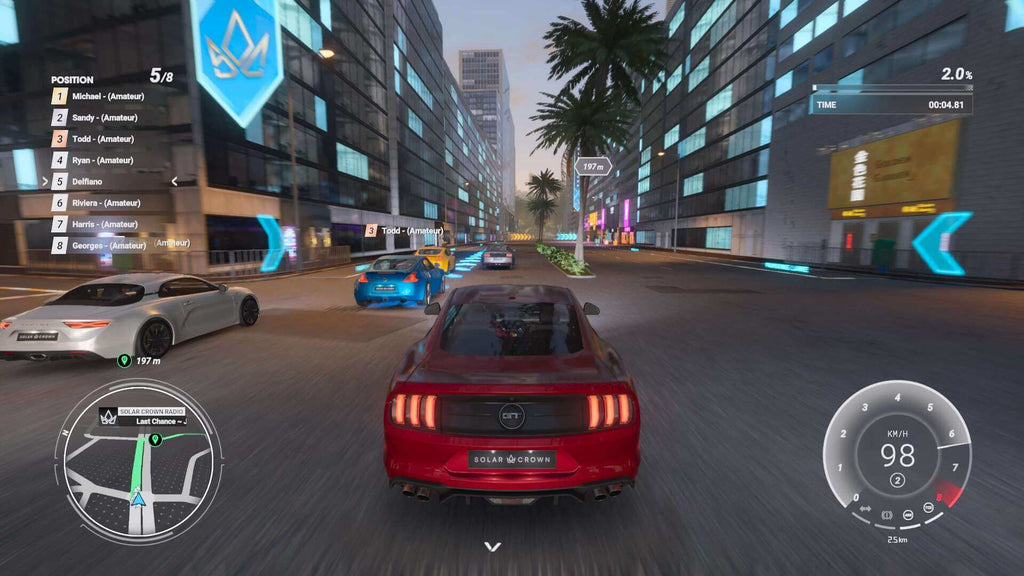Click the Todd opponent name tag above the blue car
This screenshot has width=1024, height=576.
(x=404, y=231)
